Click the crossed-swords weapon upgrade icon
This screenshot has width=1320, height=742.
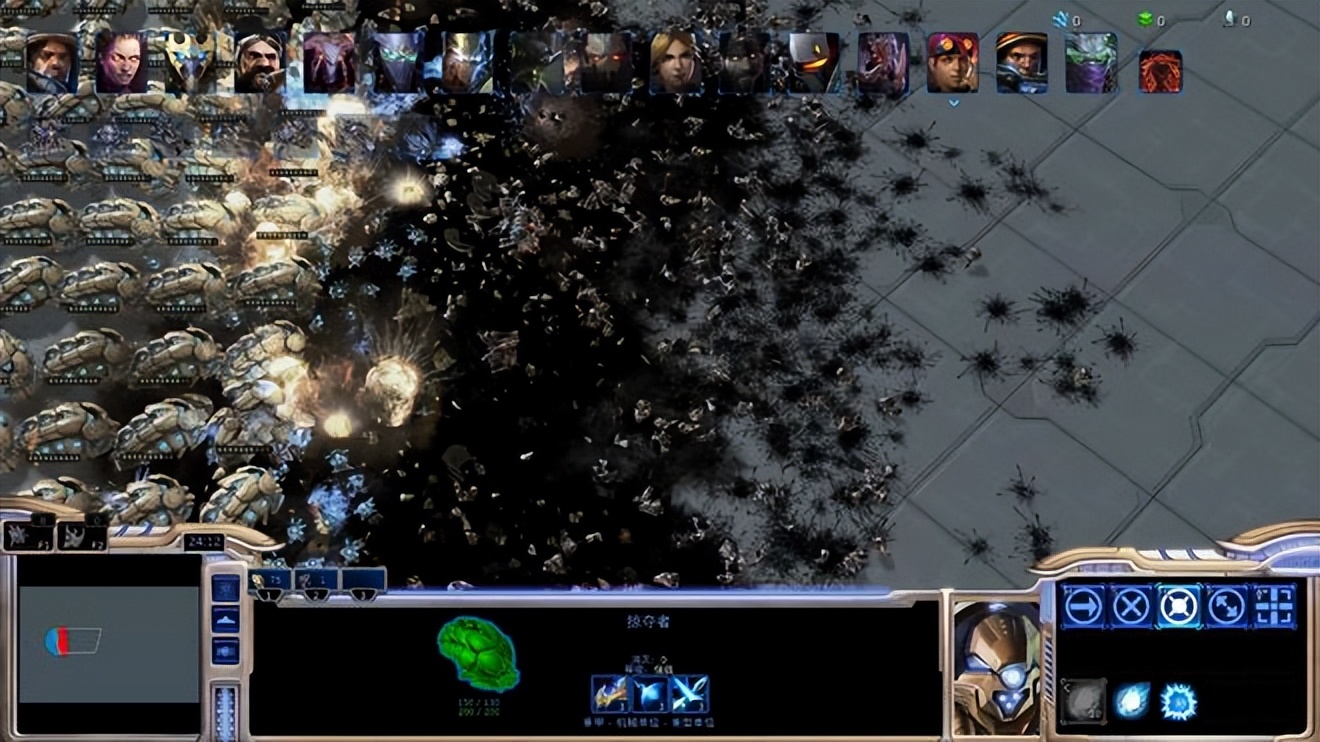click(x=690, y=694)
